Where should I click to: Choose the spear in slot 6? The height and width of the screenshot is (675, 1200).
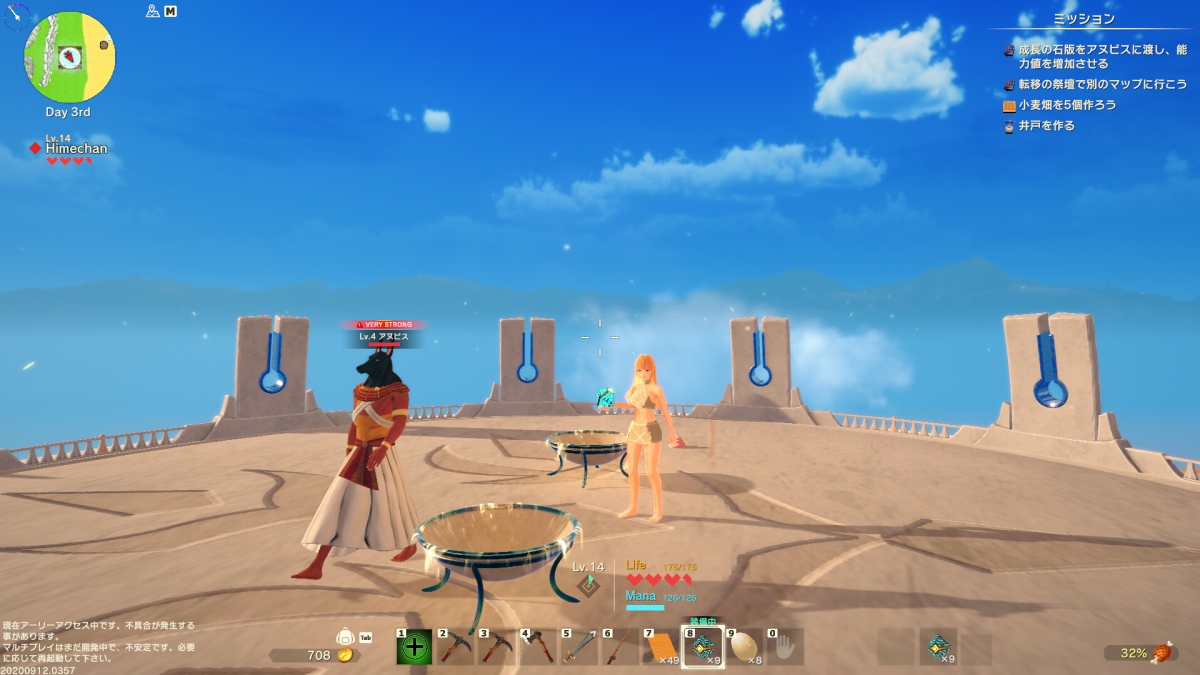point(620,647)
